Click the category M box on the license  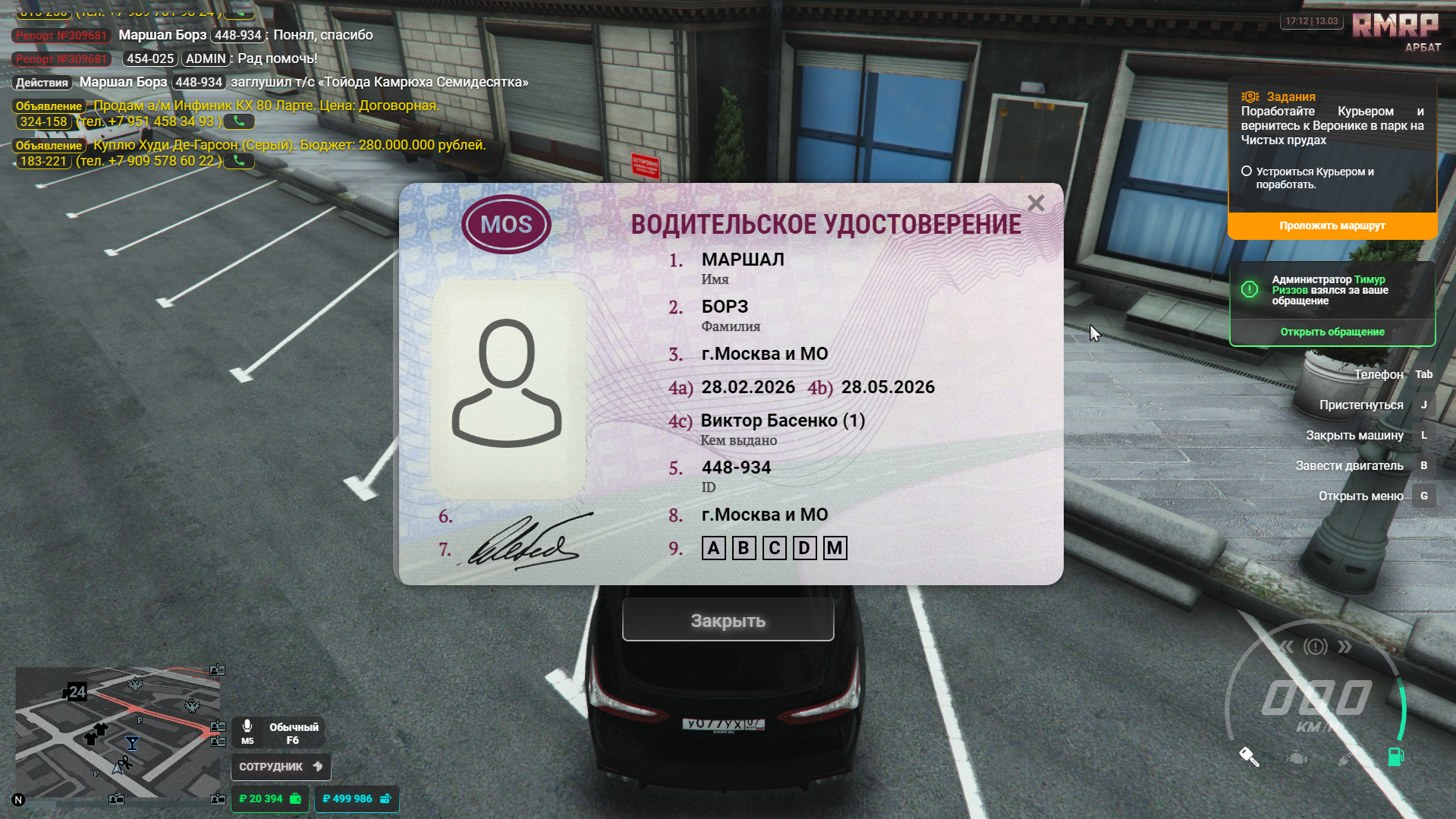point(835,548)
